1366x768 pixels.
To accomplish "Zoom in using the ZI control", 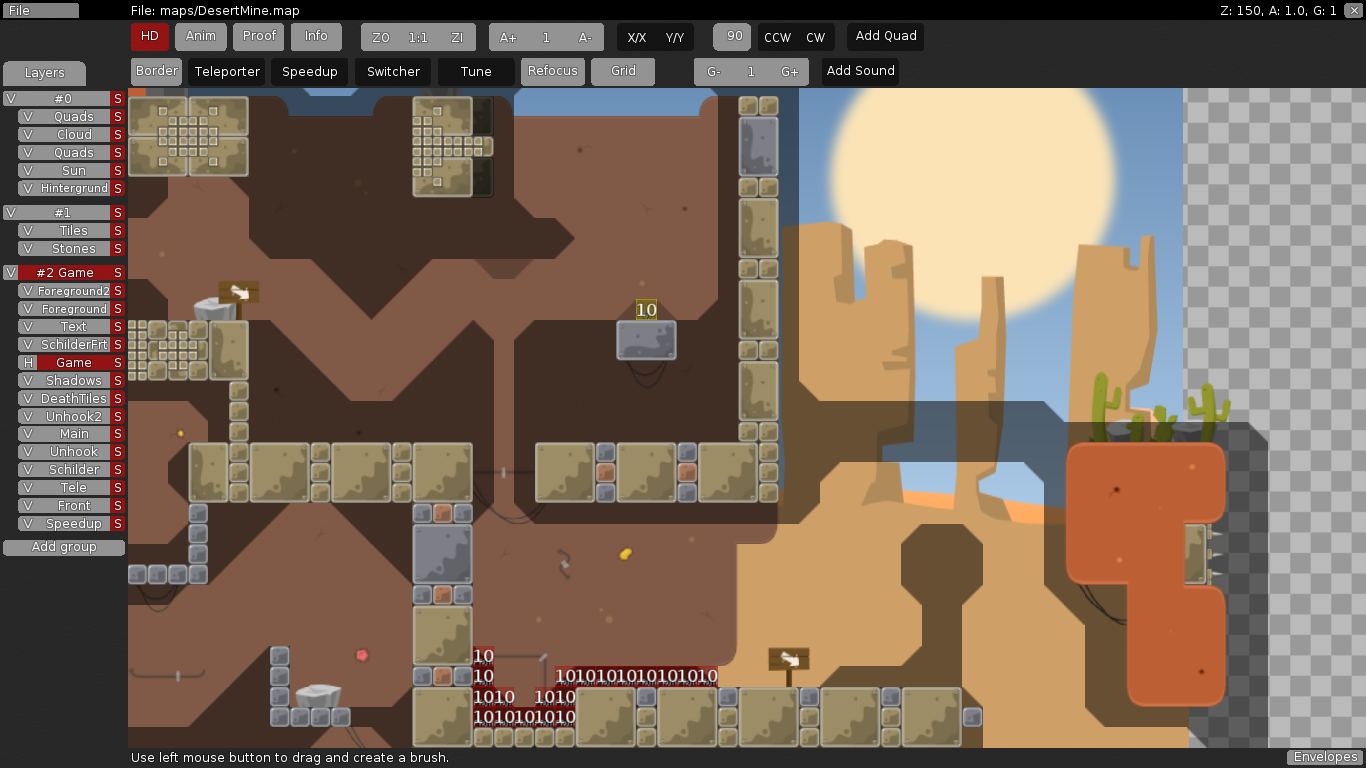I will tap(457, 36).
